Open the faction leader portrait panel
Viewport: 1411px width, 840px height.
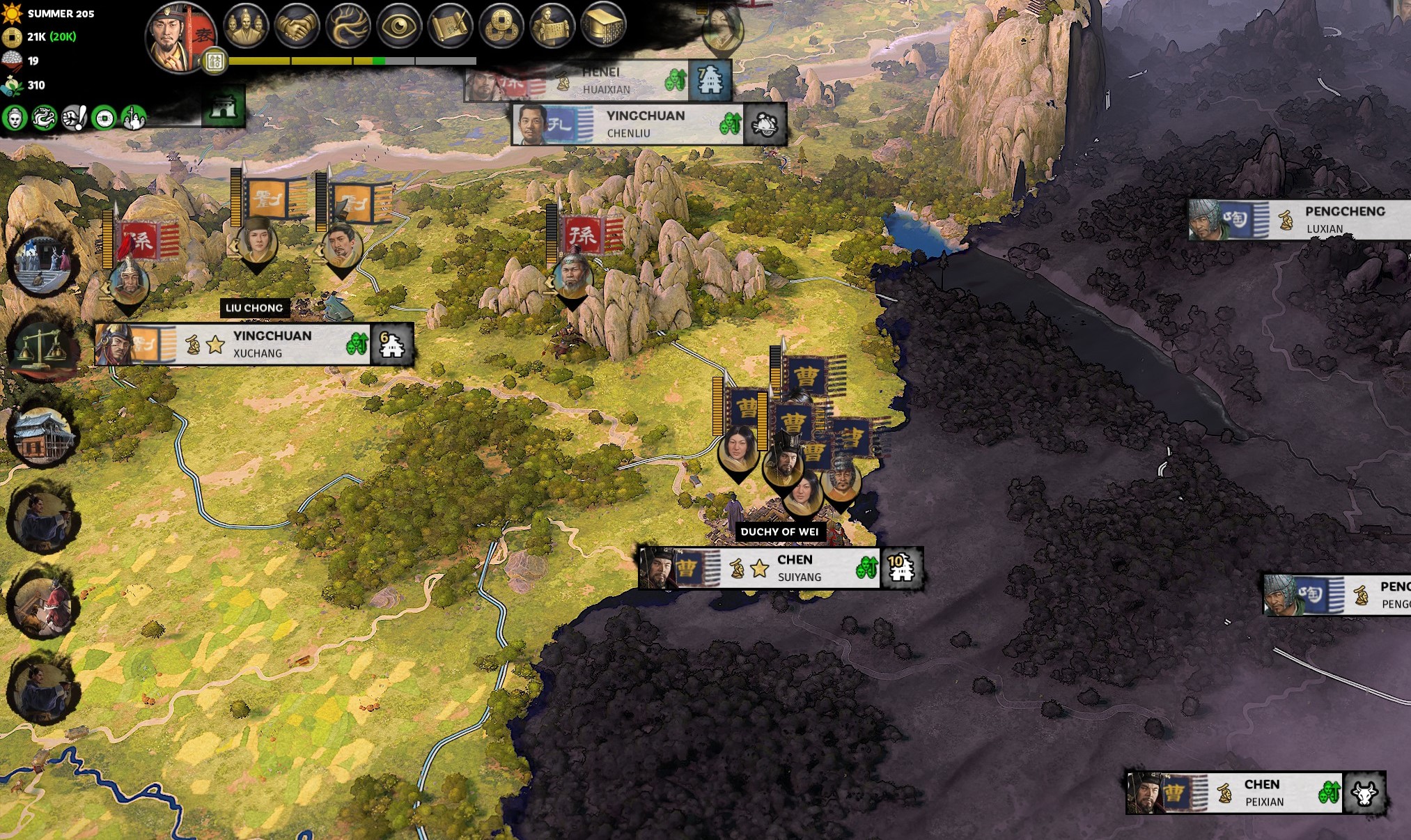[x=180, y=38]
